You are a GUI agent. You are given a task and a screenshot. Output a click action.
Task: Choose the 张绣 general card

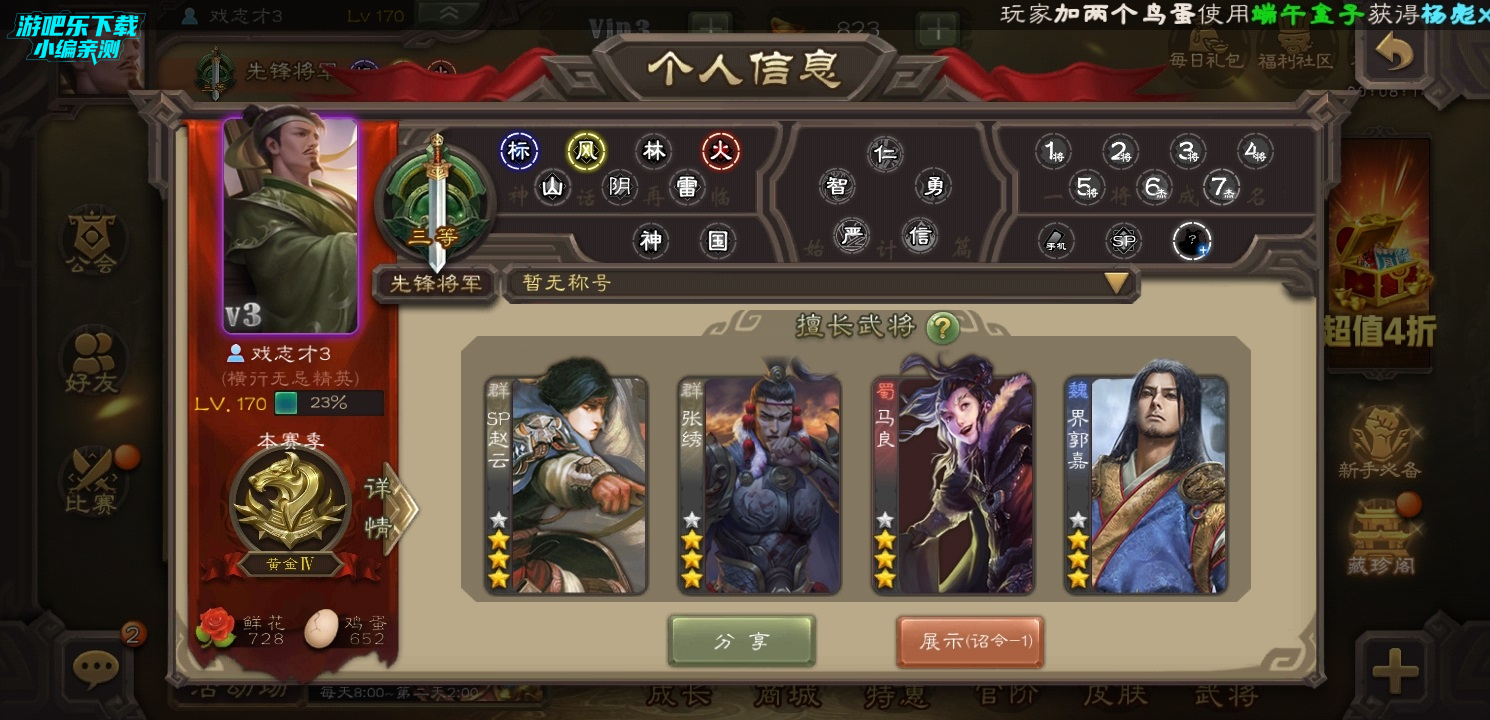[760, 485]
